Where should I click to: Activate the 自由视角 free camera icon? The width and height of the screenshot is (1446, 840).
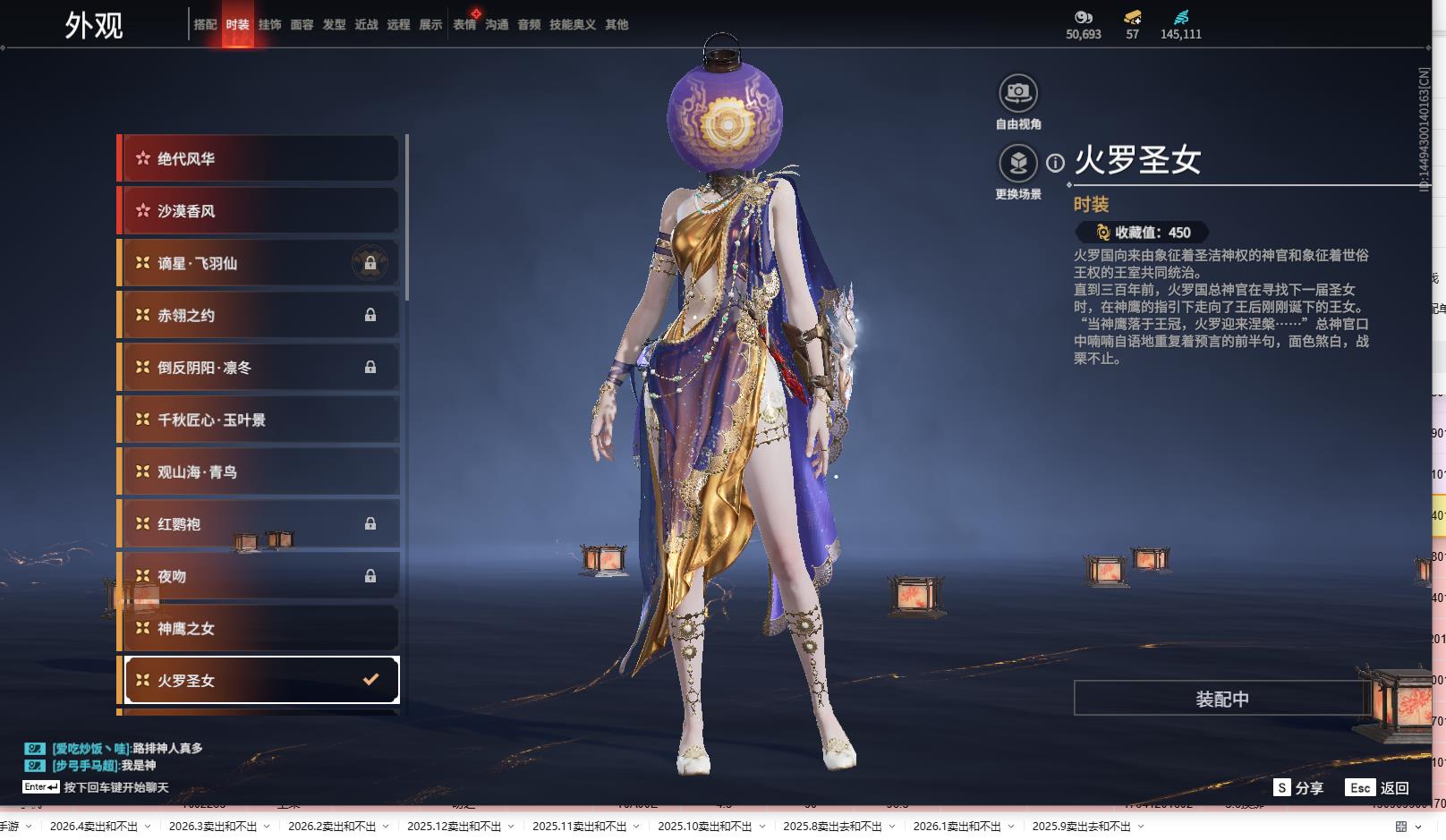coord(1018,93)
